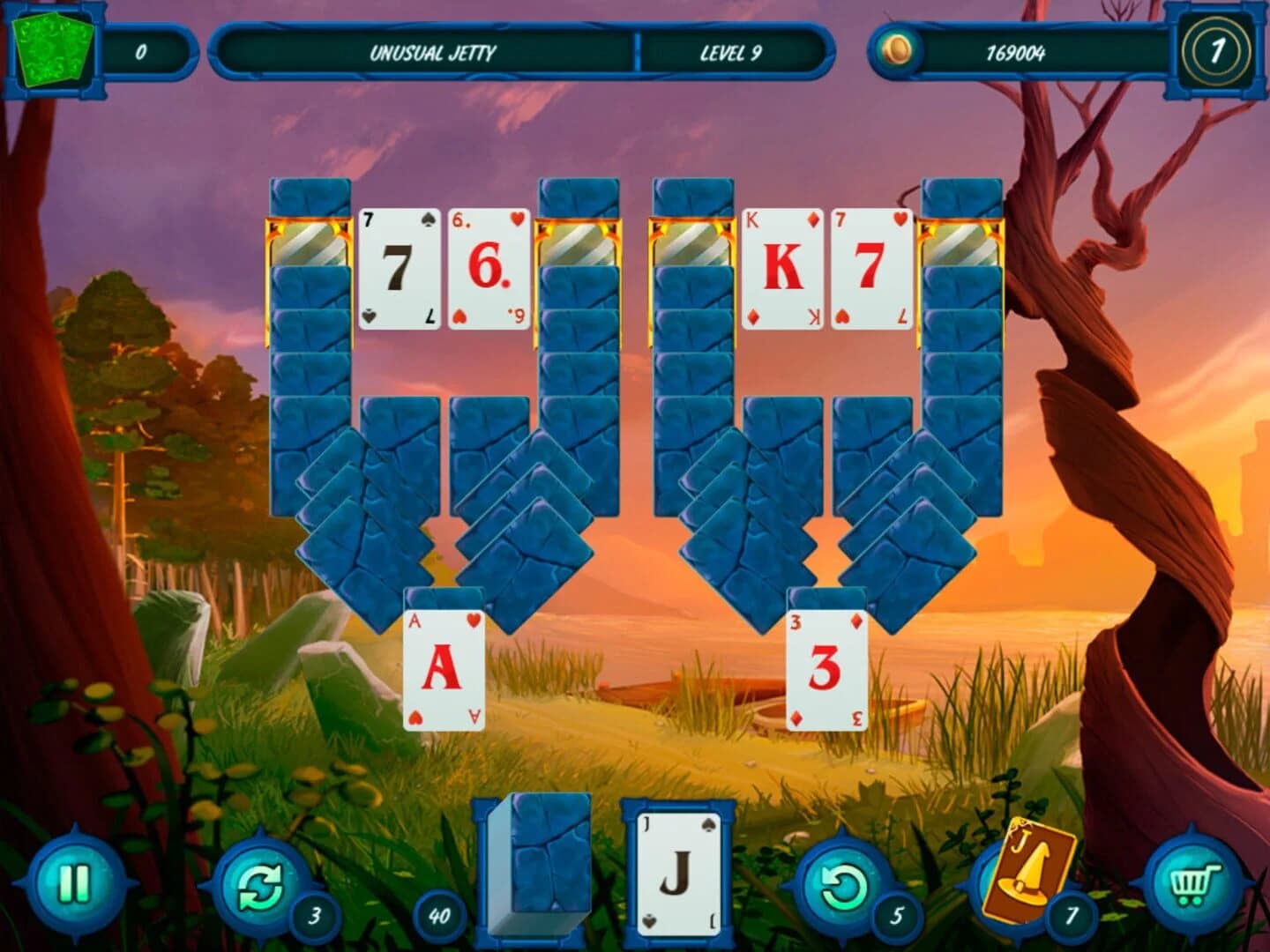The image size is (1270, 952).
Task: Click the Level 9 label
Action: (x=732, y=51)
